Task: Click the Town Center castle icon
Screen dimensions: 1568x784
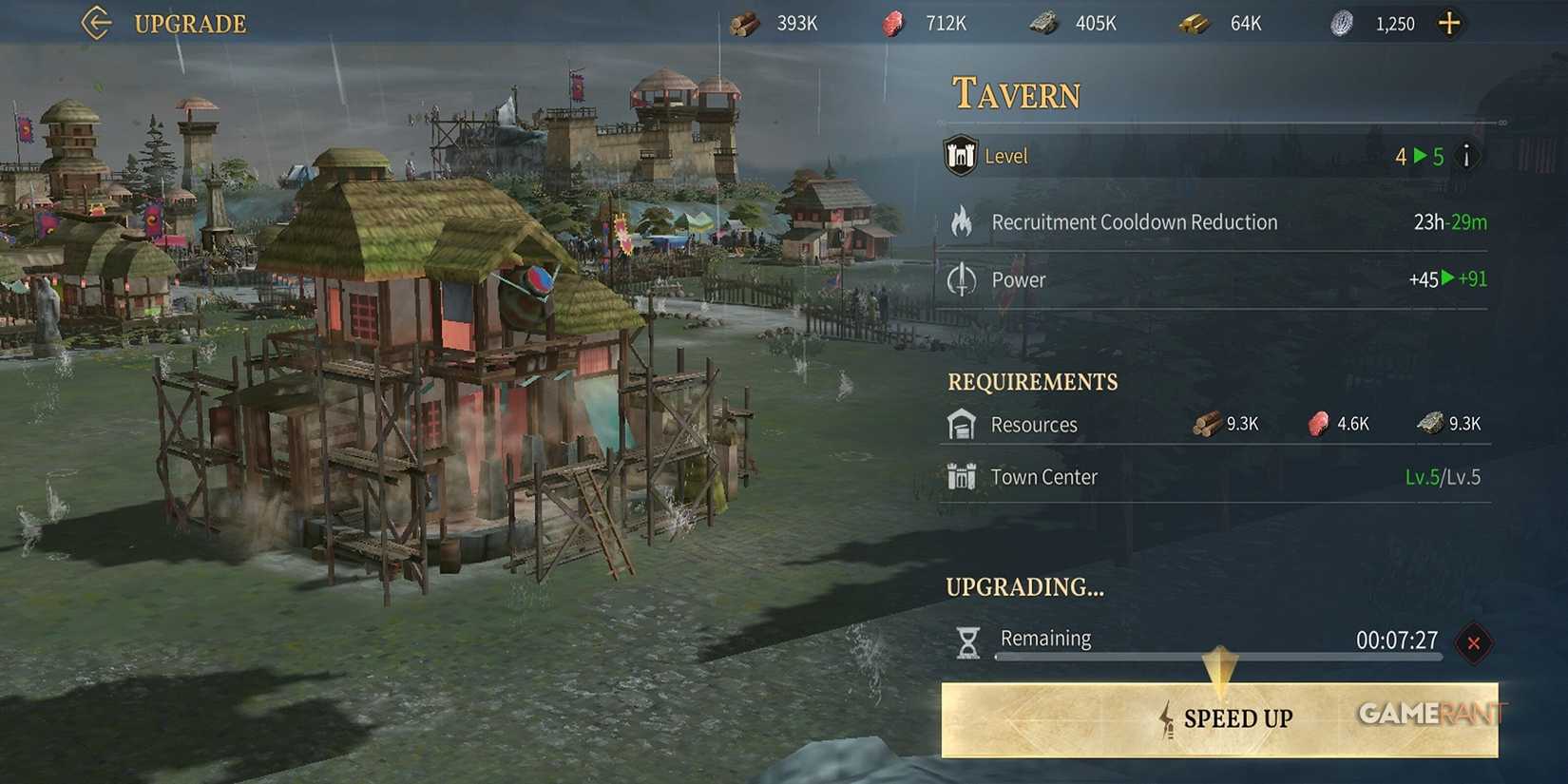Action: (x=962, y=476)
